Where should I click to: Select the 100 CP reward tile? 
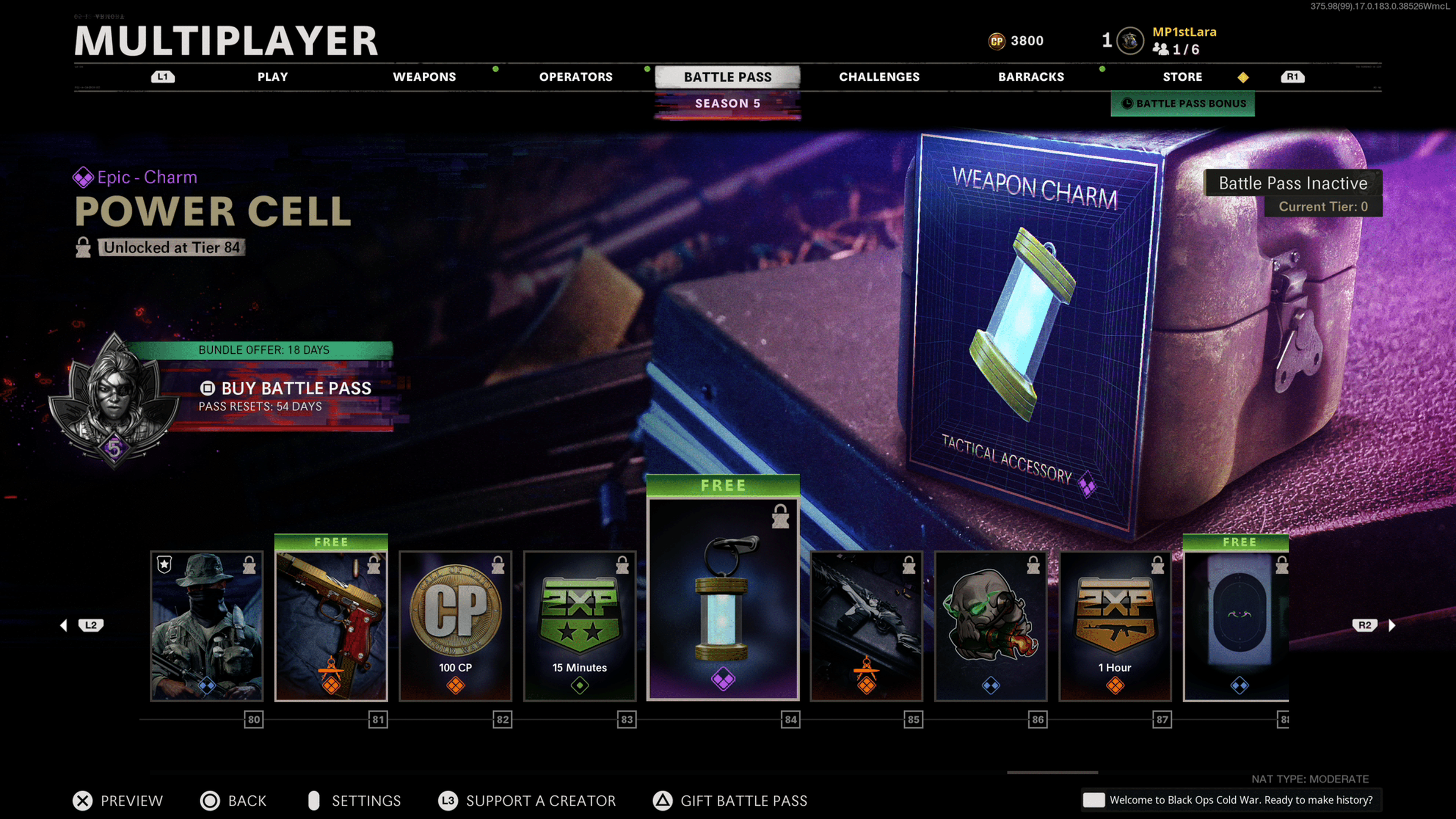tap(455, 626)
